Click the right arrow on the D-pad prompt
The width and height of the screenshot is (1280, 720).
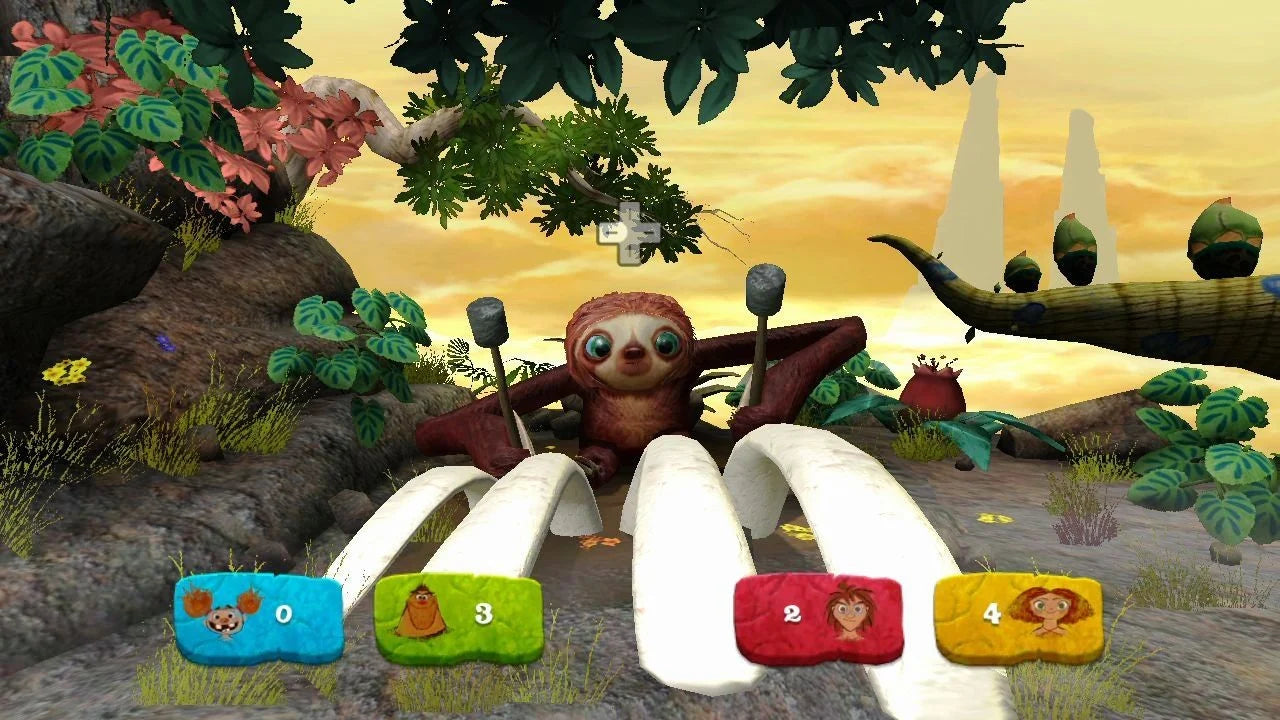point(651,232)
